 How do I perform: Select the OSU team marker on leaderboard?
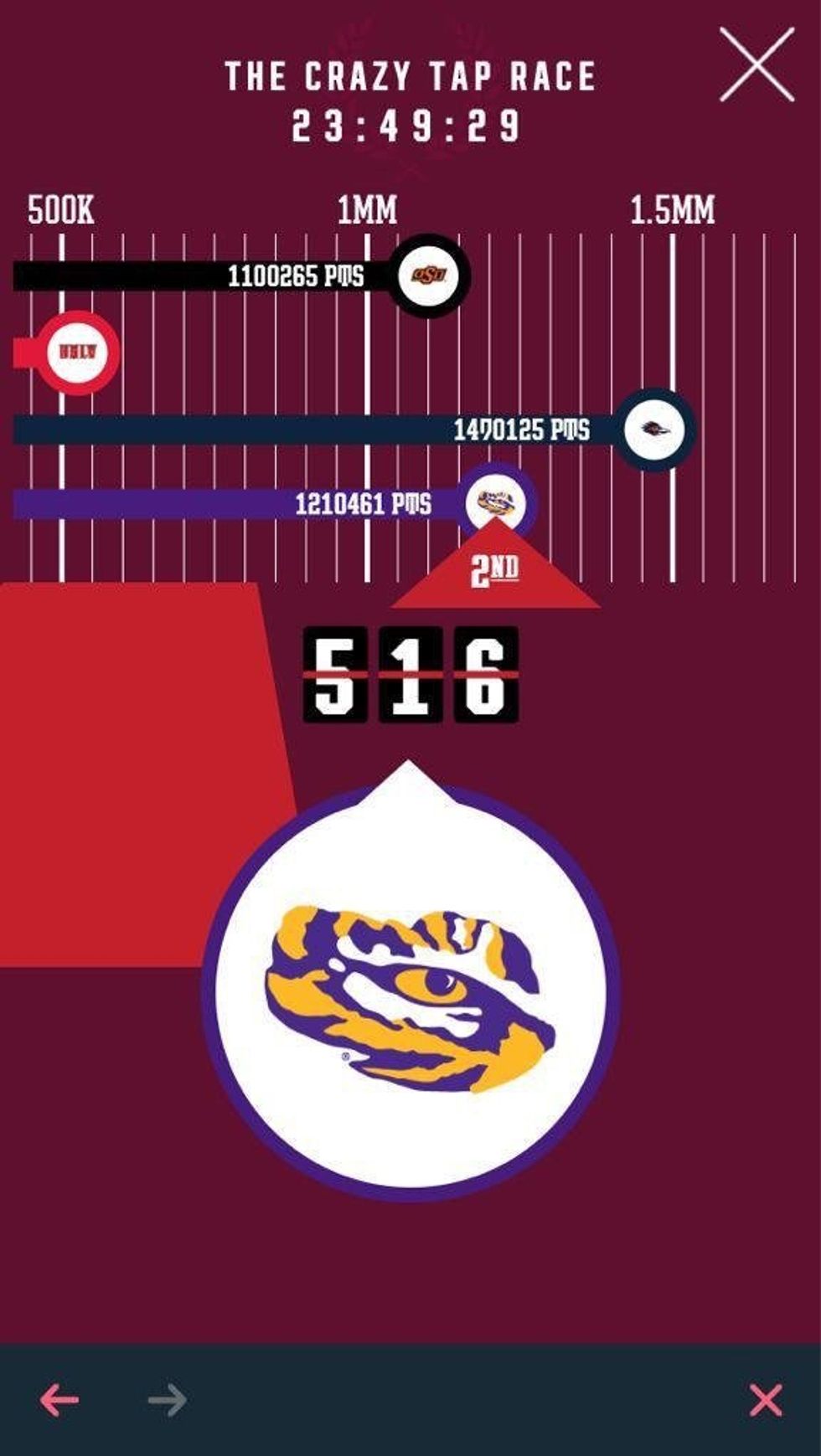click(x=428, y=275)
